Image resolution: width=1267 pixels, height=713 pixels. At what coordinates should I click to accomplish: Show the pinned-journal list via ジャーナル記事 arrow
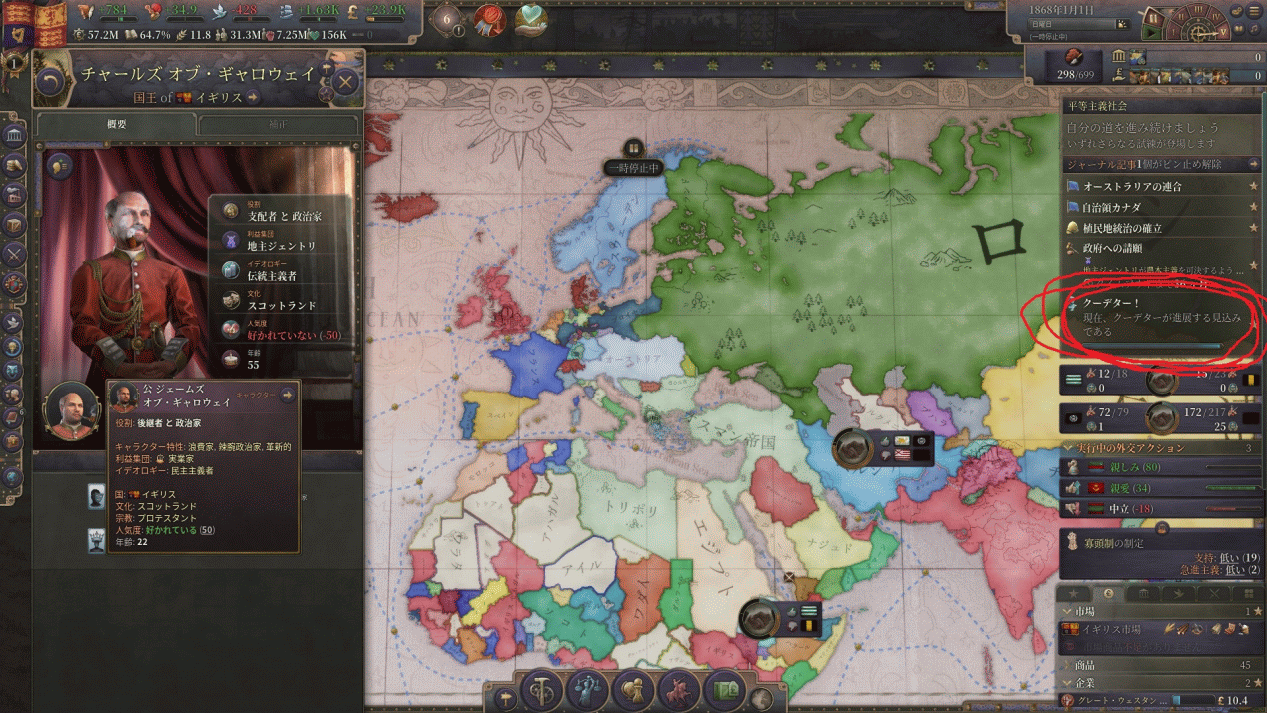point(1253,164)
